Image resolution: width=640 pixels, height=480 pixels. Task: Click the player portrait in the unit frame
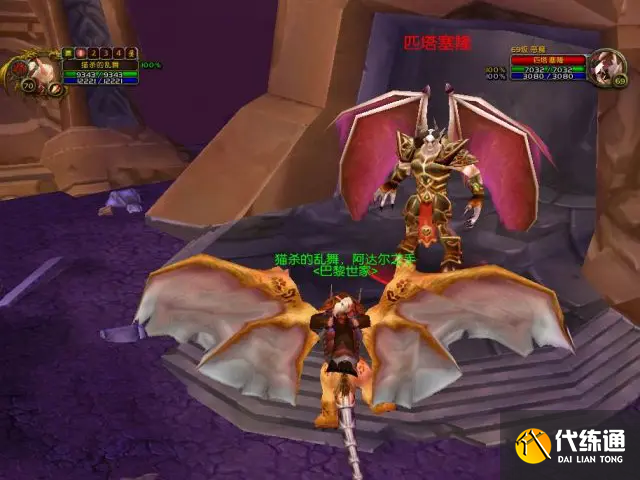pyautogui.click(x=38, y=70)
